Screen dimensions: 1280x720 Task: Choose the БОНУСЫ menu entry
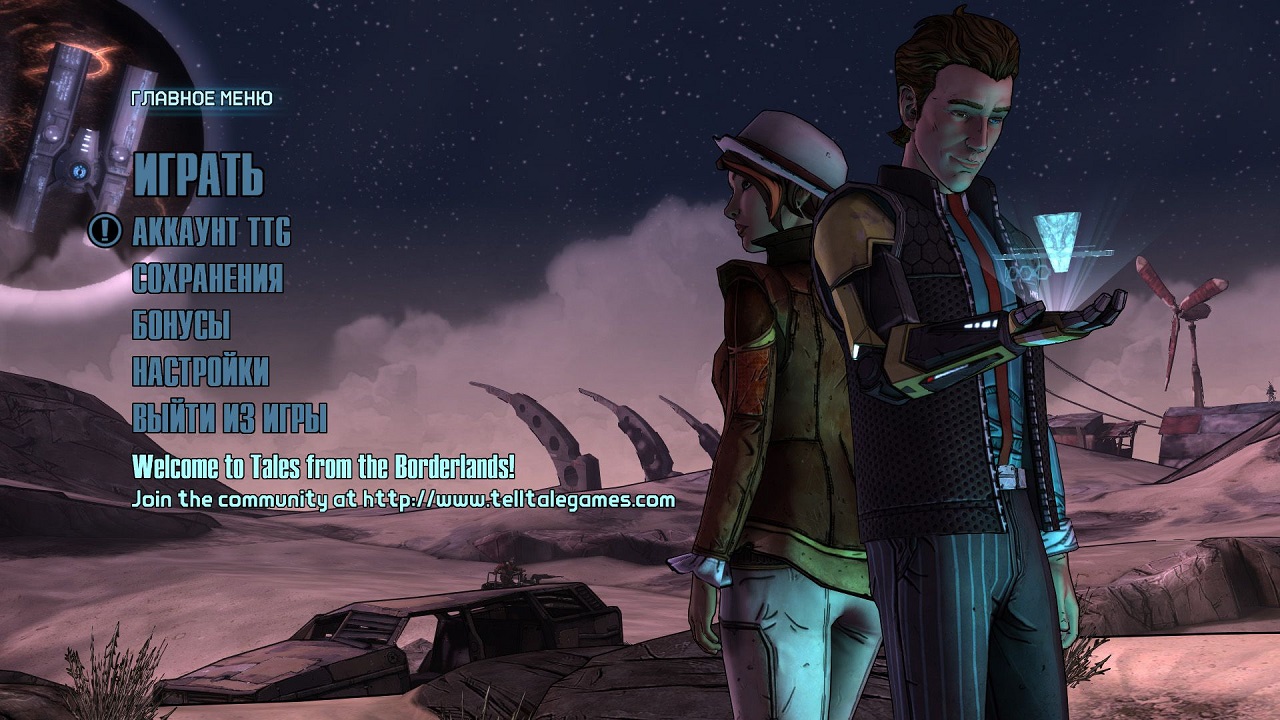[x=181, y=325]
